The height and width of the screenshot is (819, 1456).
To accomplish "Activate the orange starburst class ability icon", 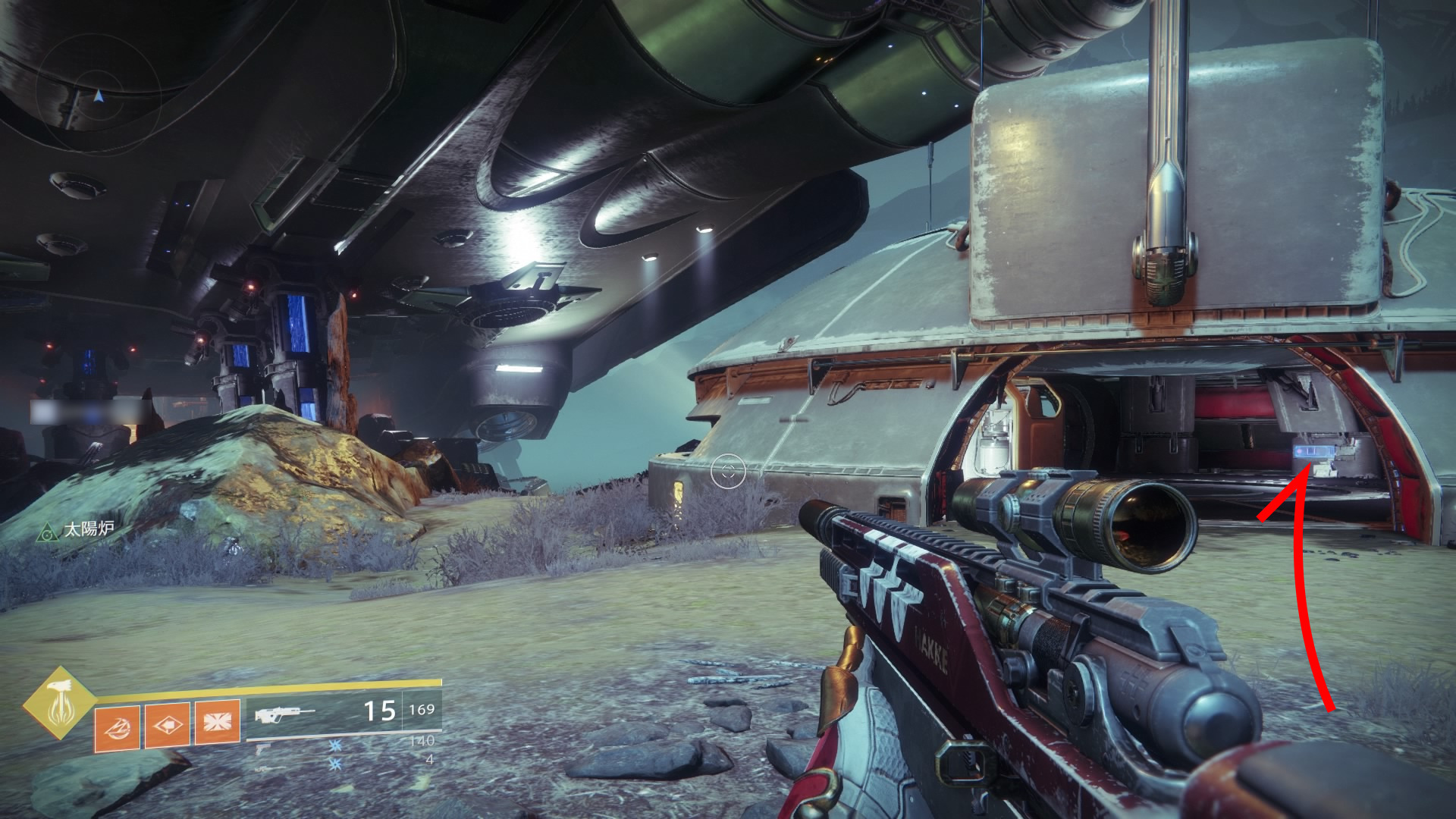I will [217, 722].
